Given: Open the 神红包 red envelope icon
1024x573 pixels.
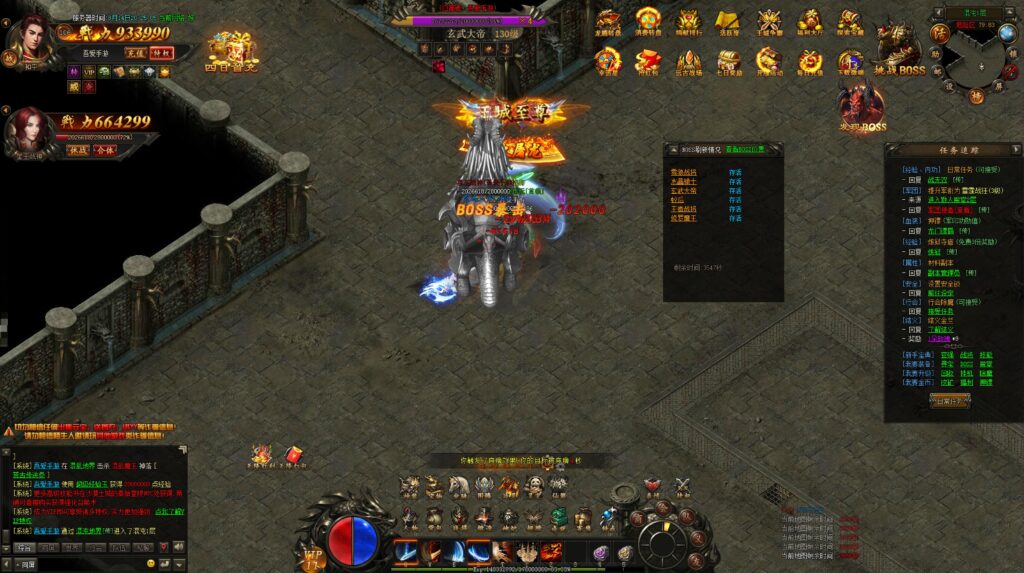Looking at the screenshot, I should coord(648,61).
